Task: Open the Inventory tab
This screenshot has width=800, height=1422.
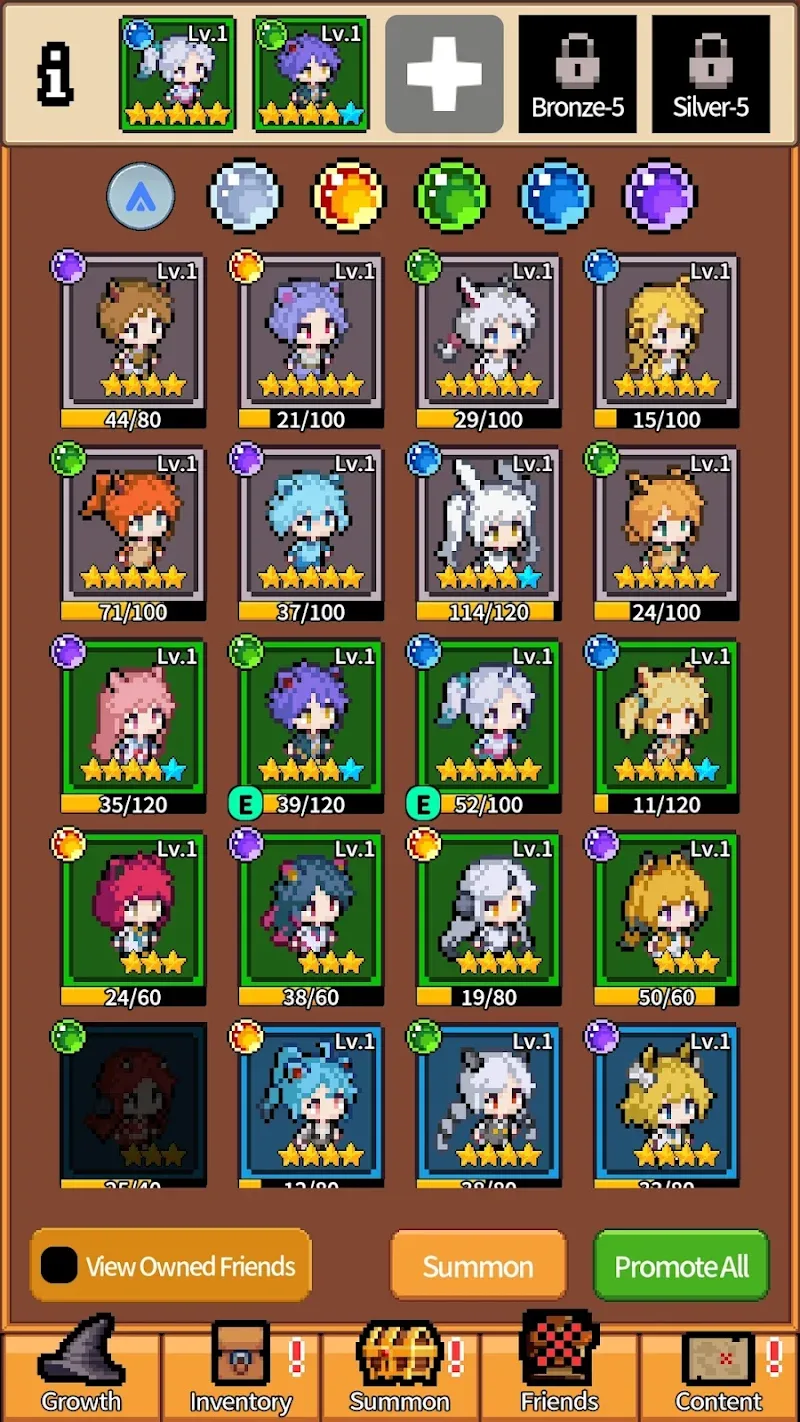Action: [x=240, y=1367]
